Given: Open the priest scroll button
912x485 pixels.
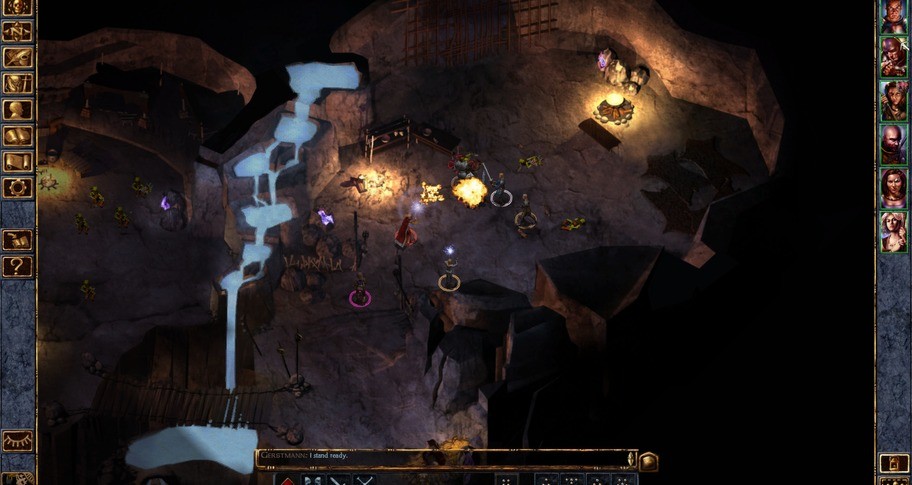Looking at the screenshot, I should point(18,161).
